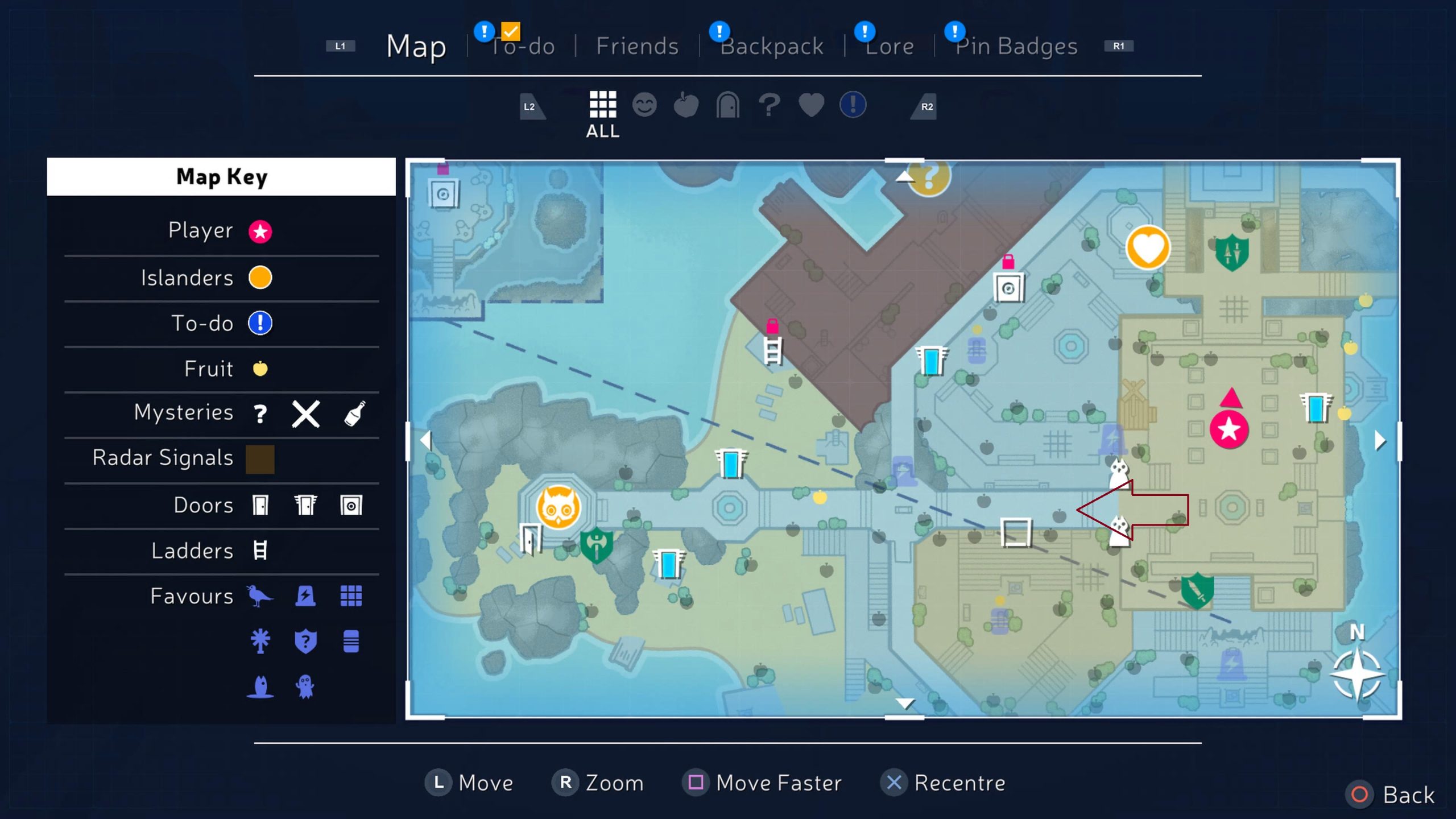The height and width of the screenshot is (819, 1456).
Task: Choose the doorway arch map filter
Action: [727, 105]
